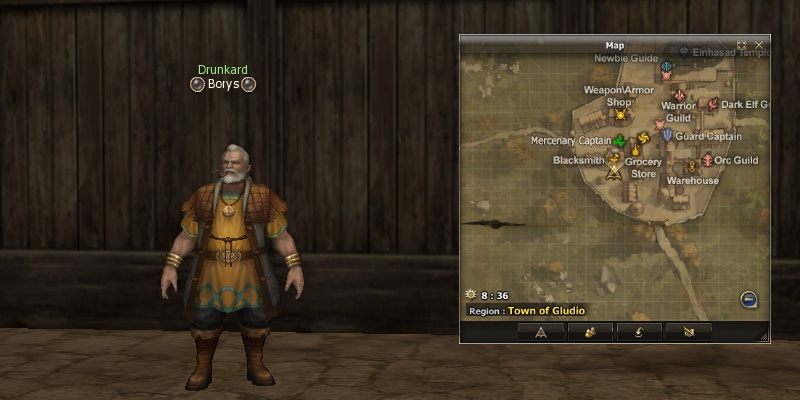
Task: Choose the Mercenary Captain green marker
Action: pos(619,140)
